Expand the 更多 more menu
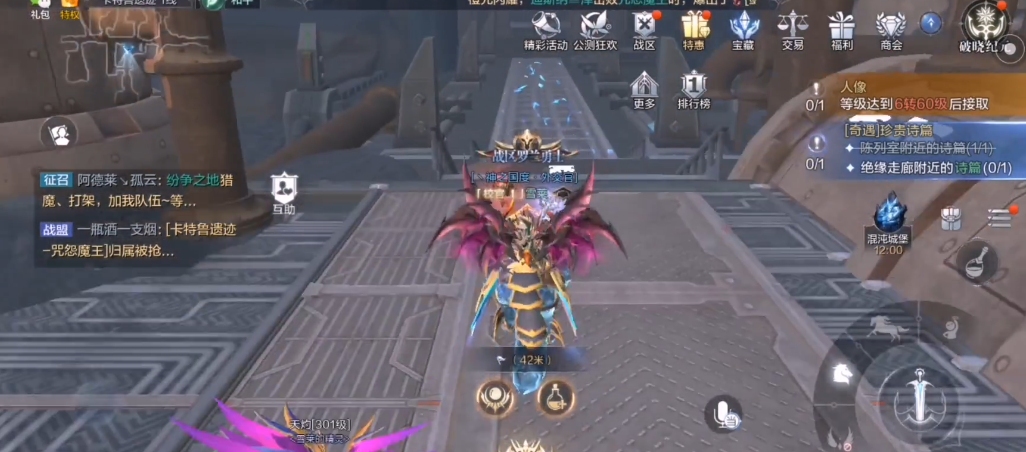1026x452 pixels. click(644, 88)
